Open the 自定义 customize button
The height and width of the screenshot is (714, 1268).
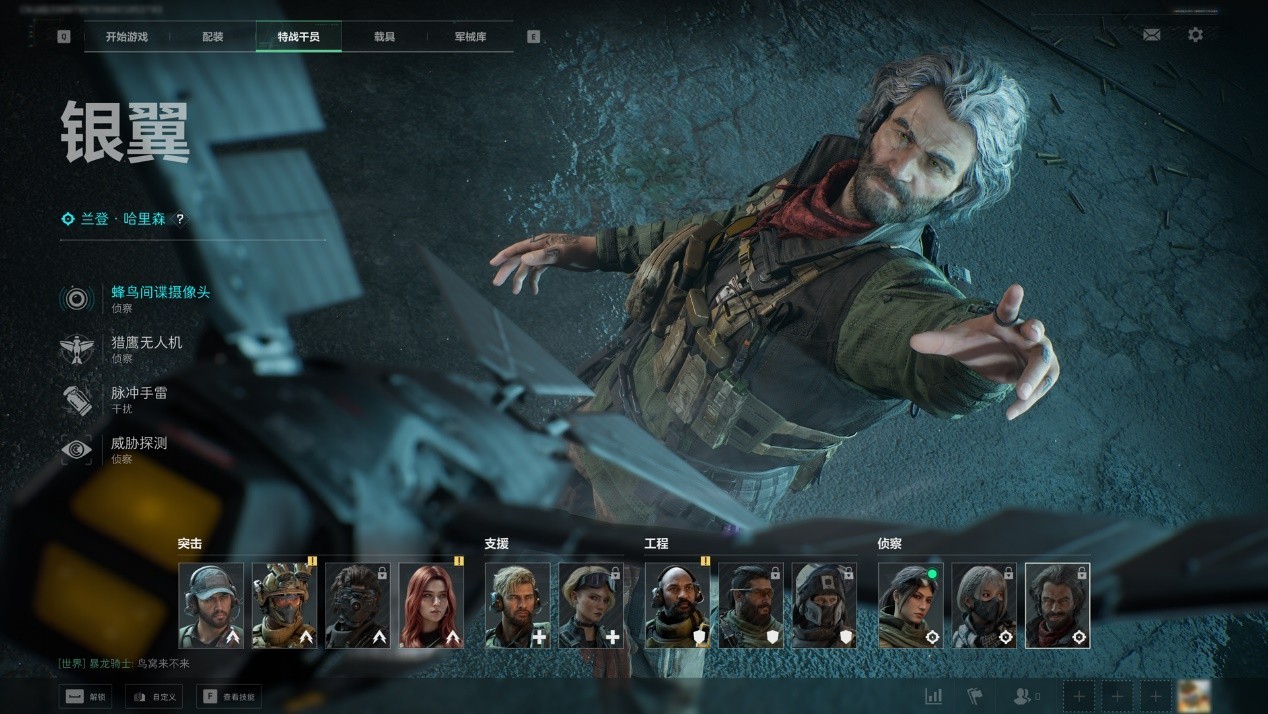[x=153, y=696]
